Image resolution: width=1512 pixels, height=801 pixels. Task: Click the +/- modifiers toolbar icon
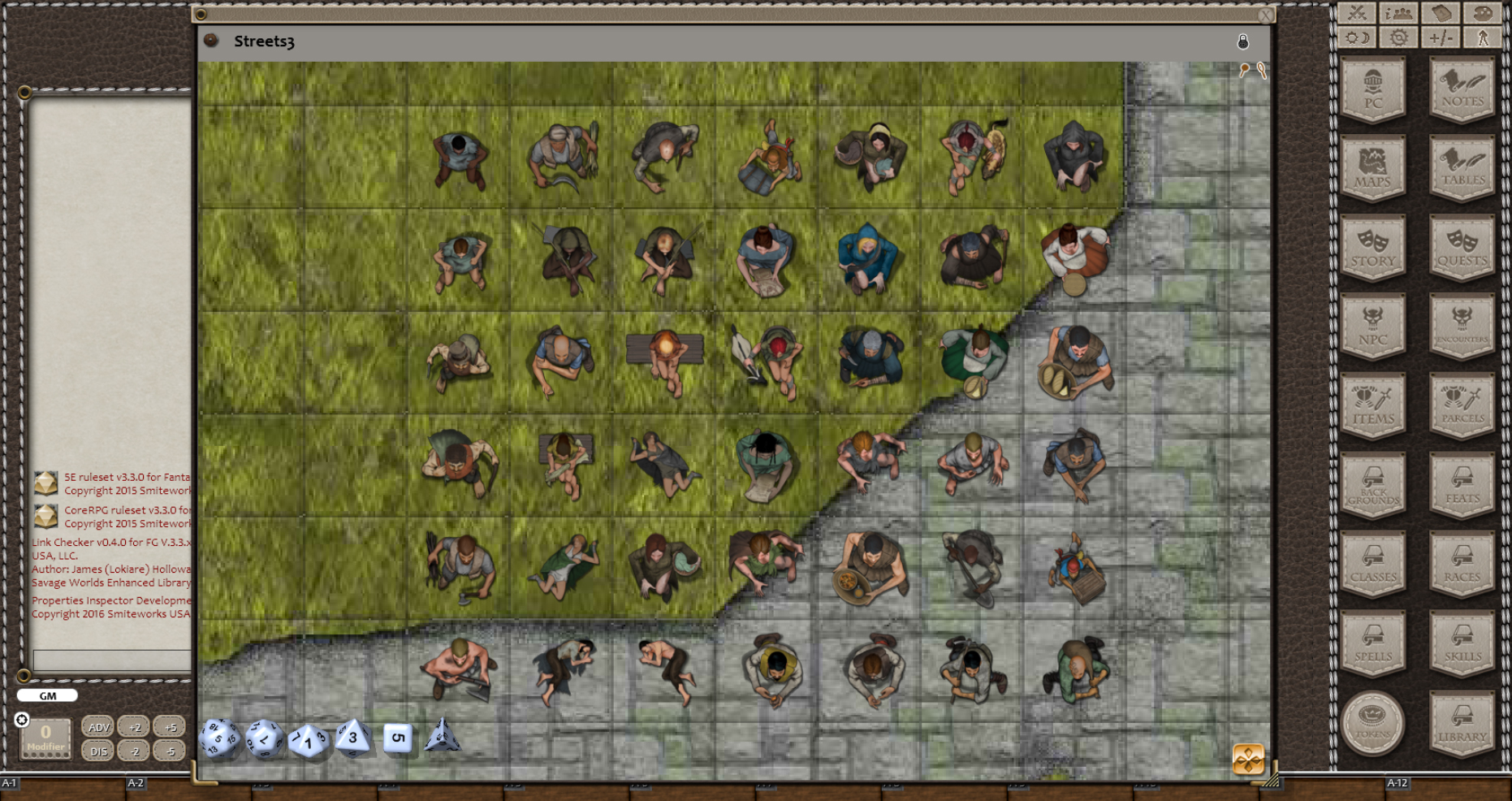pos(1441,37)
